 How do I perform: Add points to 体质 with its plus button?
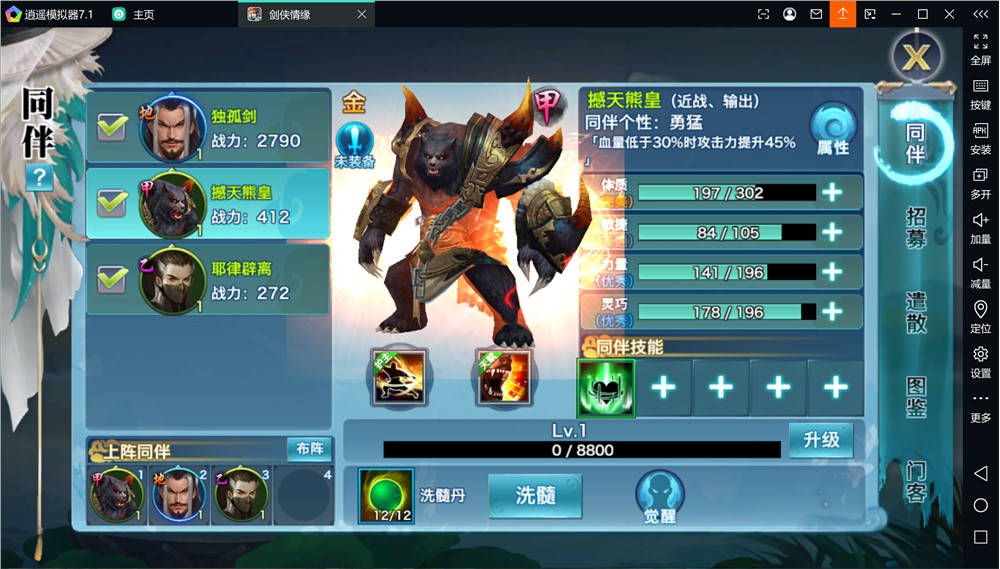pos(832,193)
